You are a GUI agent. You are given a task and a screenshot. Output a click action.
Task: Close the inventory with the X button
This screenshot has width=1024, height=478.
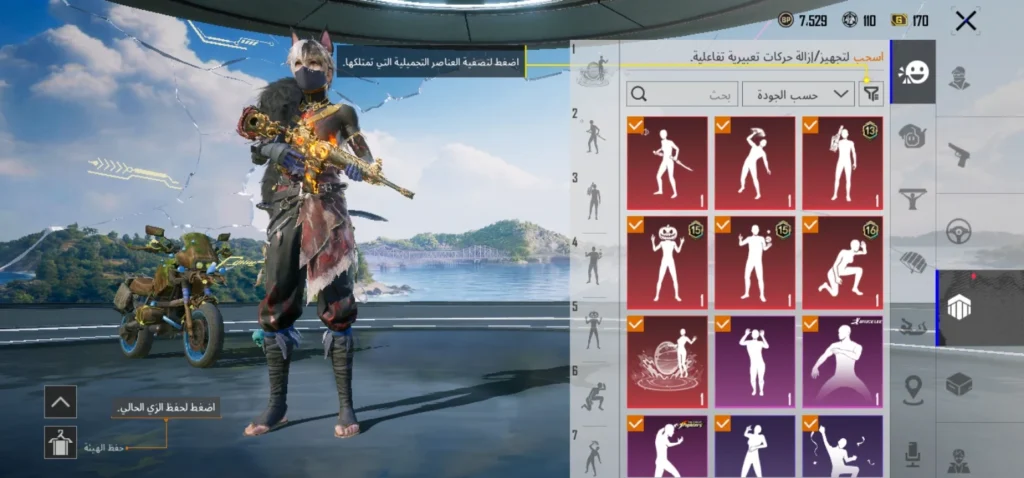pos(965,21)
